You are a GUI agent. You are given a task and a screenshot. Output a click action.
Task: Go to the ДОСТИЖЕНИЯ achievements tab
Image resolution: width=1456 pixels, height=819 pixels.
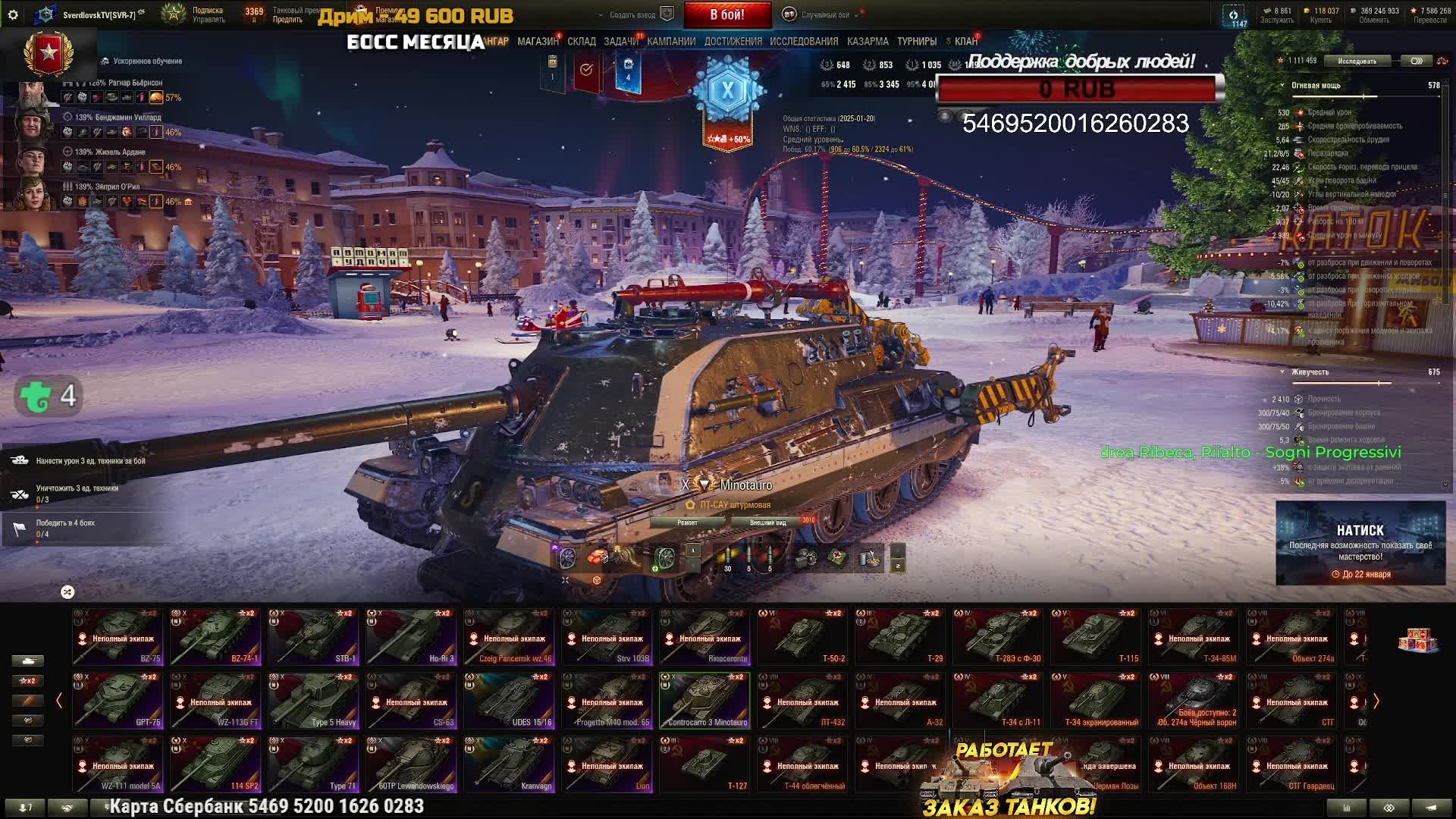pyautogui.click(x=733, y=42)
